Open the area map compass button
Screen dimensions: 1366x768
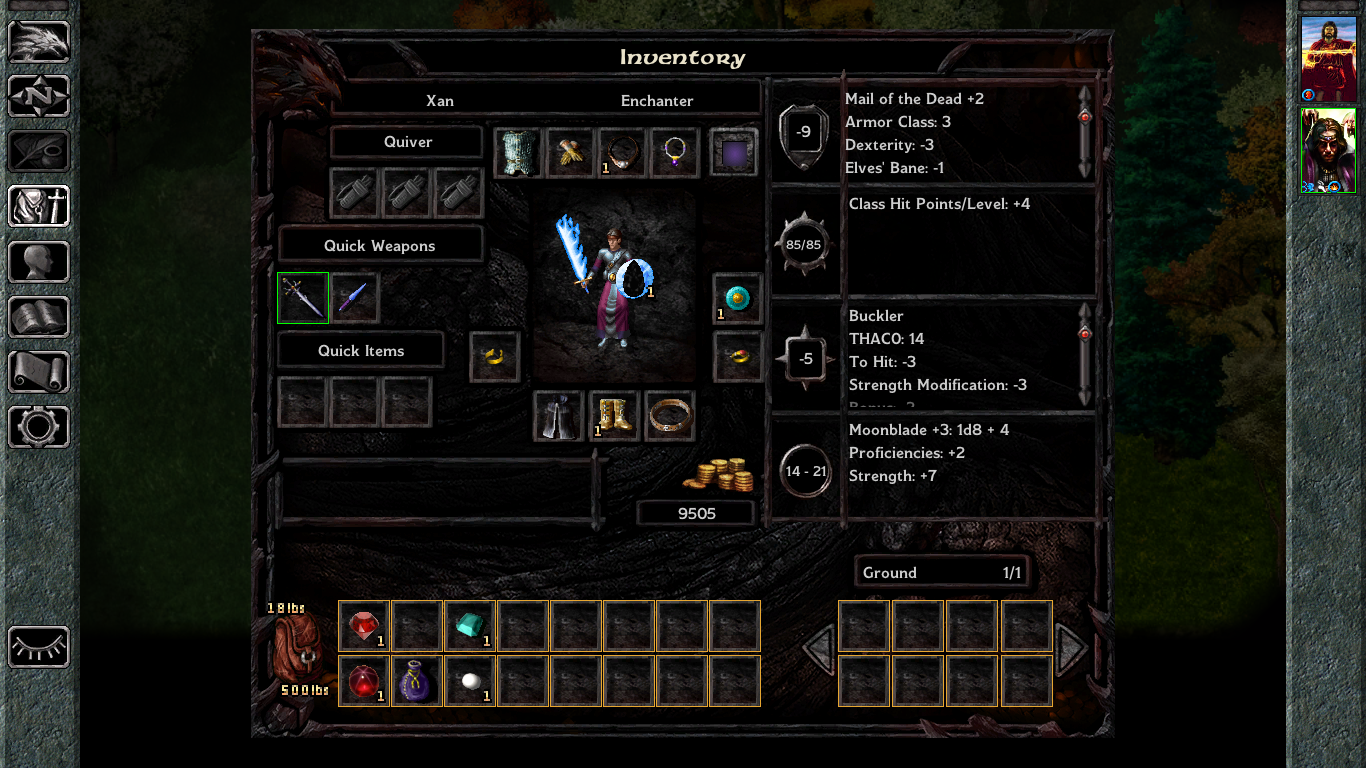(x=39, y=97)
